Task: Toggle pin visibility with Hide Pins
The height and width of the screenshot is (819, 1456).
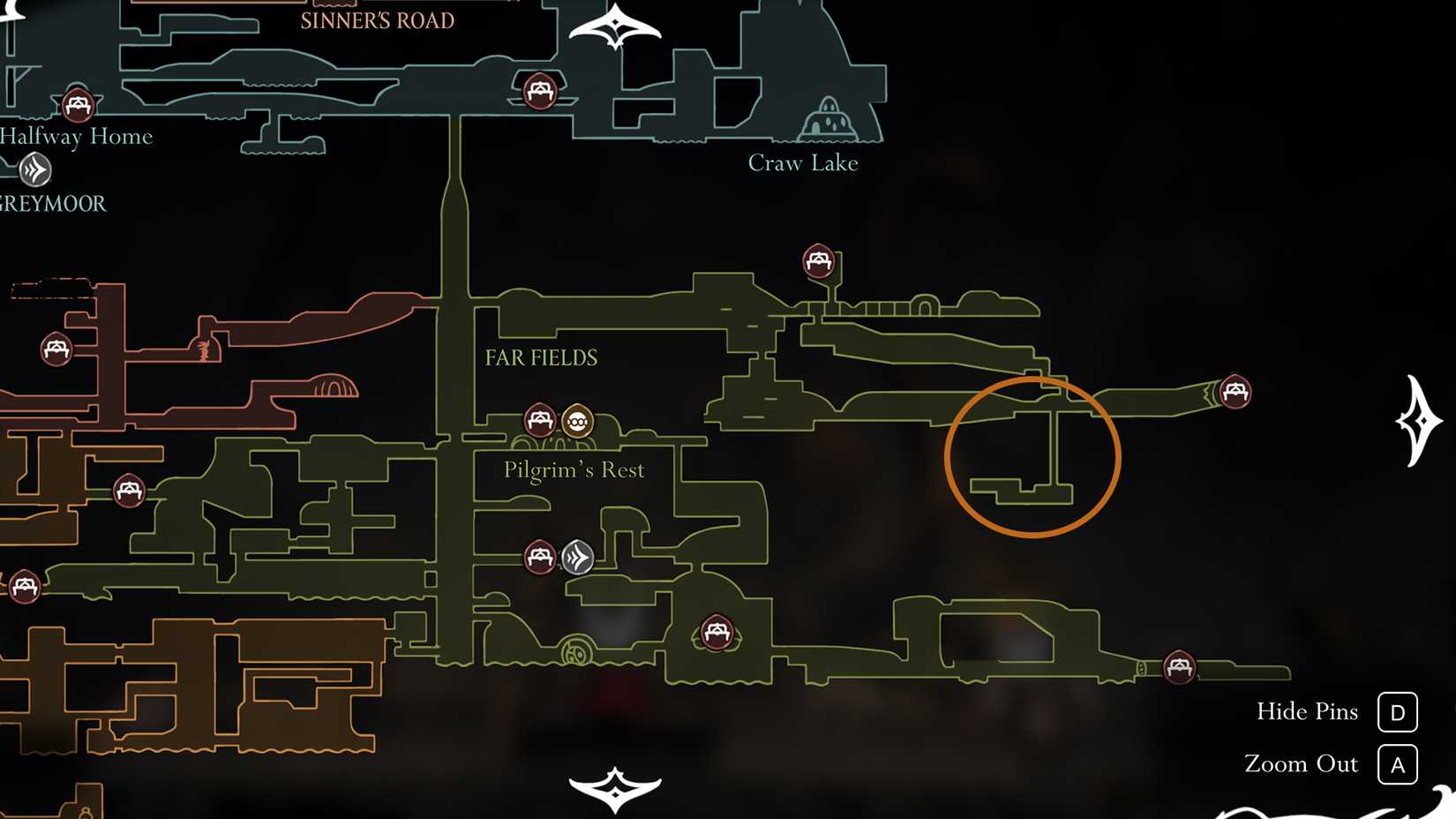Action: [x=1309, y=711]
